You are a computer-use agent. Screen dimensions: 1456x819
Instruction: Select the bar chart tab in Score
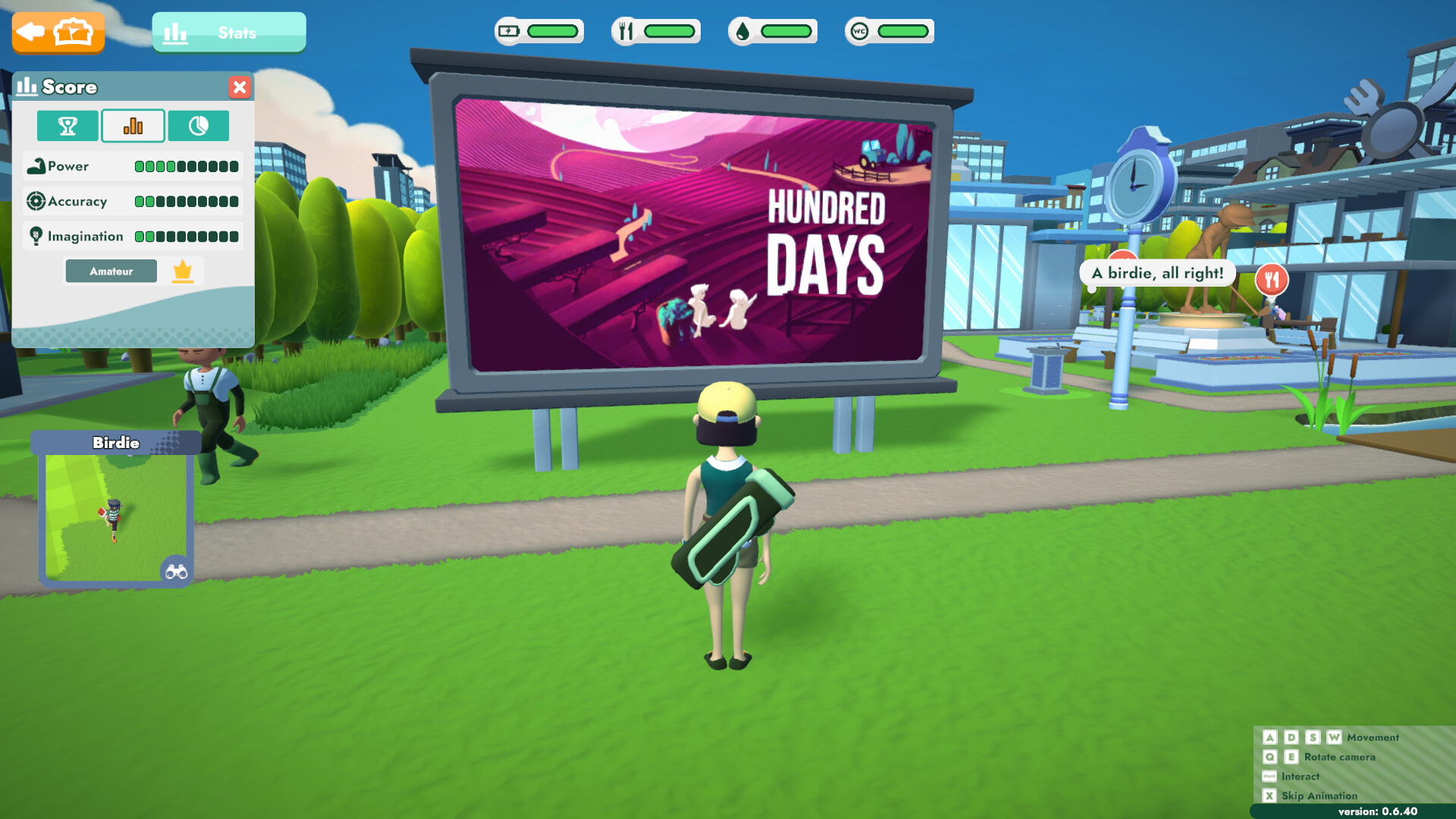coord(133,126)
